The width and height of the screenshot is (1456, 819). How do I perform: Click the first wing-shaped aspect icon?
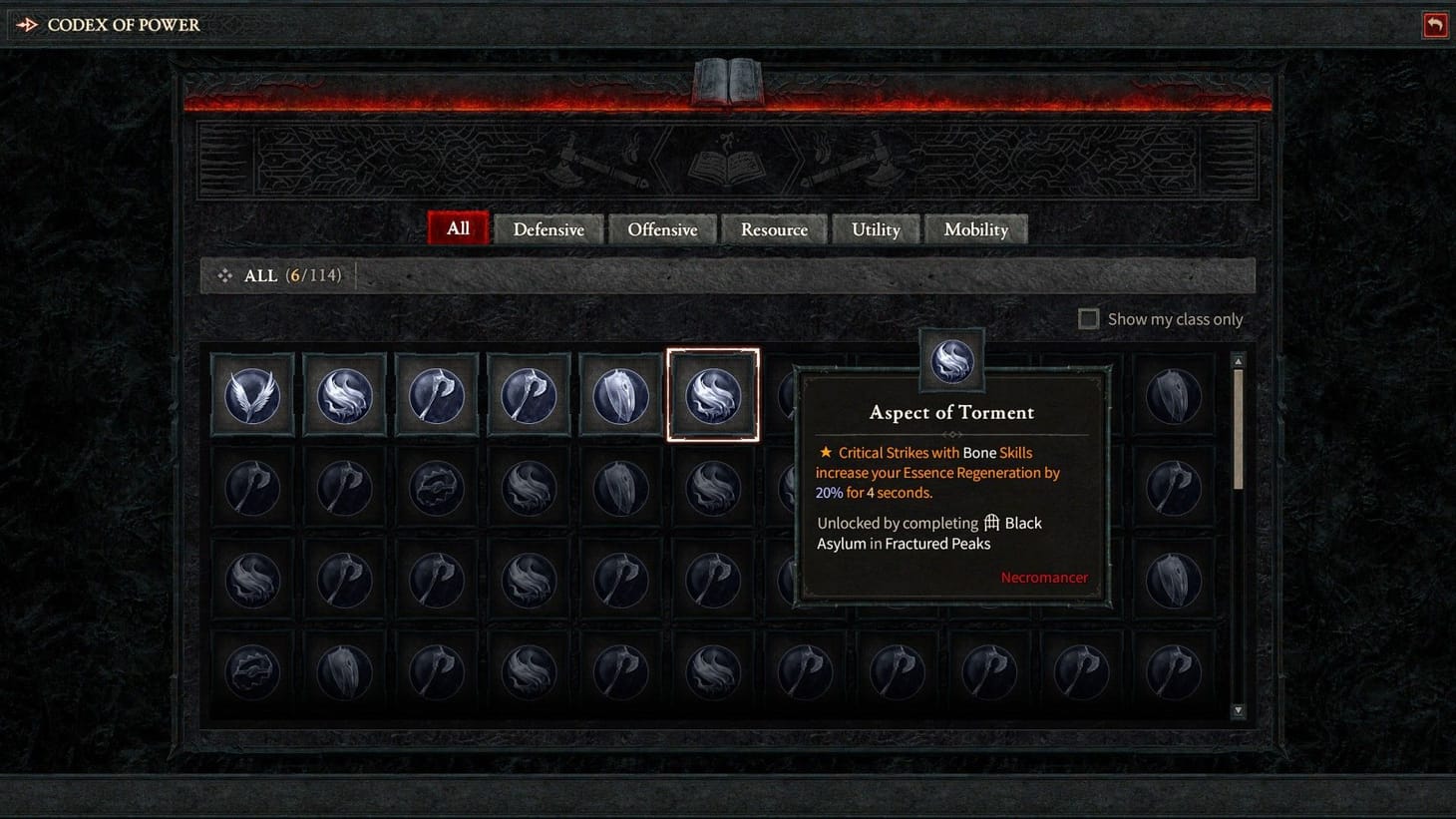(x=252, y=394)
